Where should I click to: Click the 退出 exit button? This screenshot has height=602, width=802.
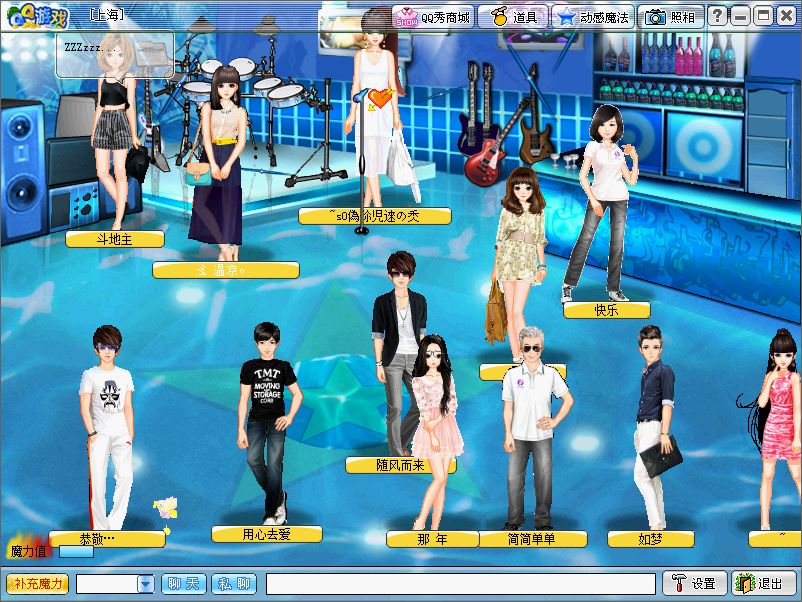pyautogui.click(x=763, y=584)
